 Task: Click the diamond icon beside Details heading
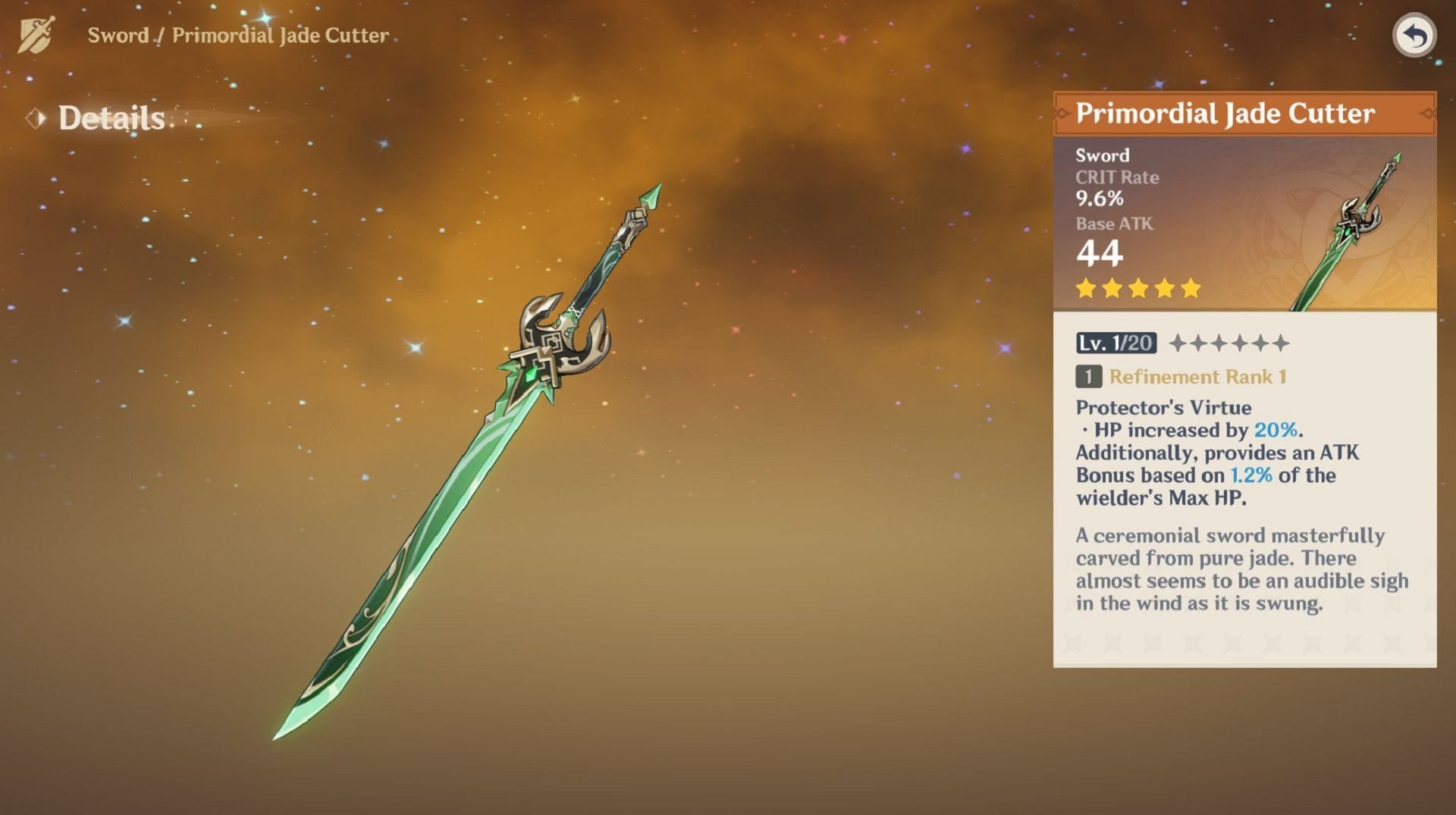35,118
